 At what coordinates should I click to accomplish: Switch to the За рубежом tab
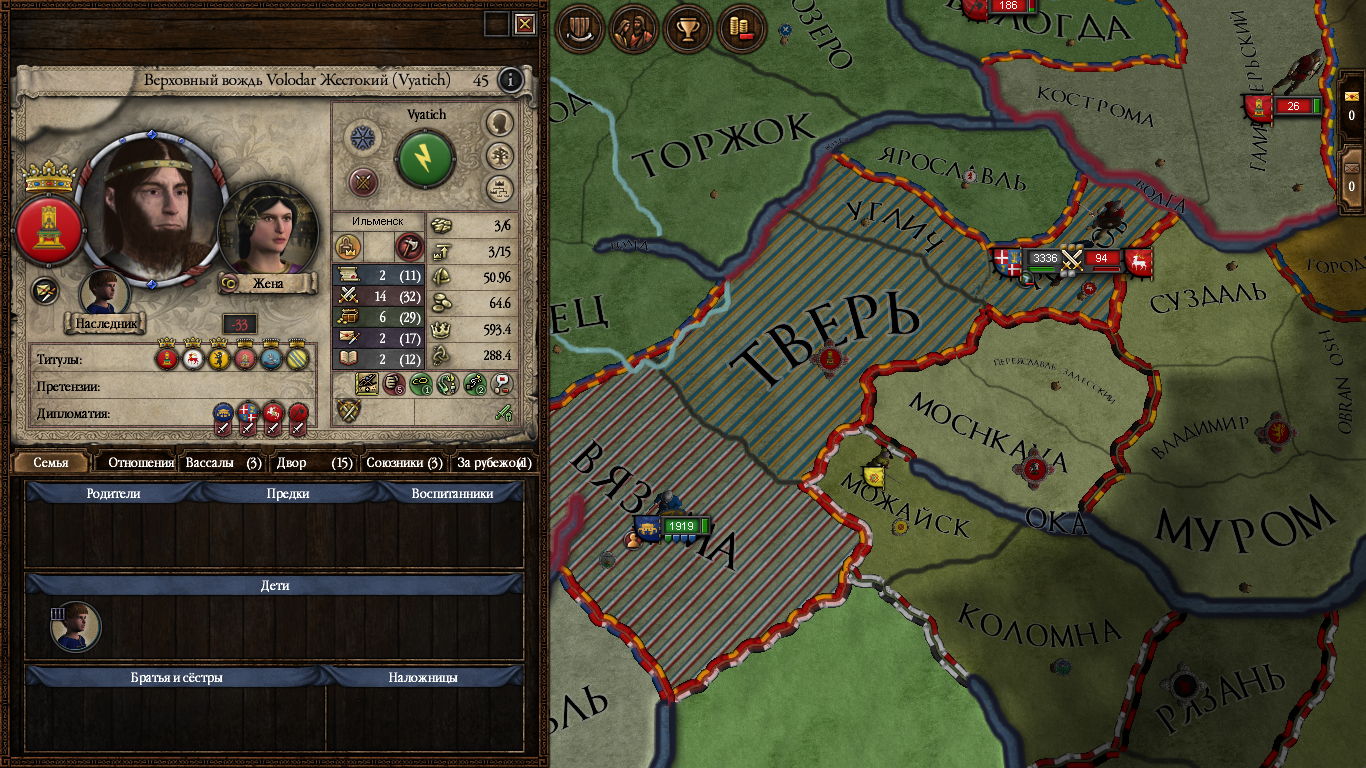click(x=493, y=463)
